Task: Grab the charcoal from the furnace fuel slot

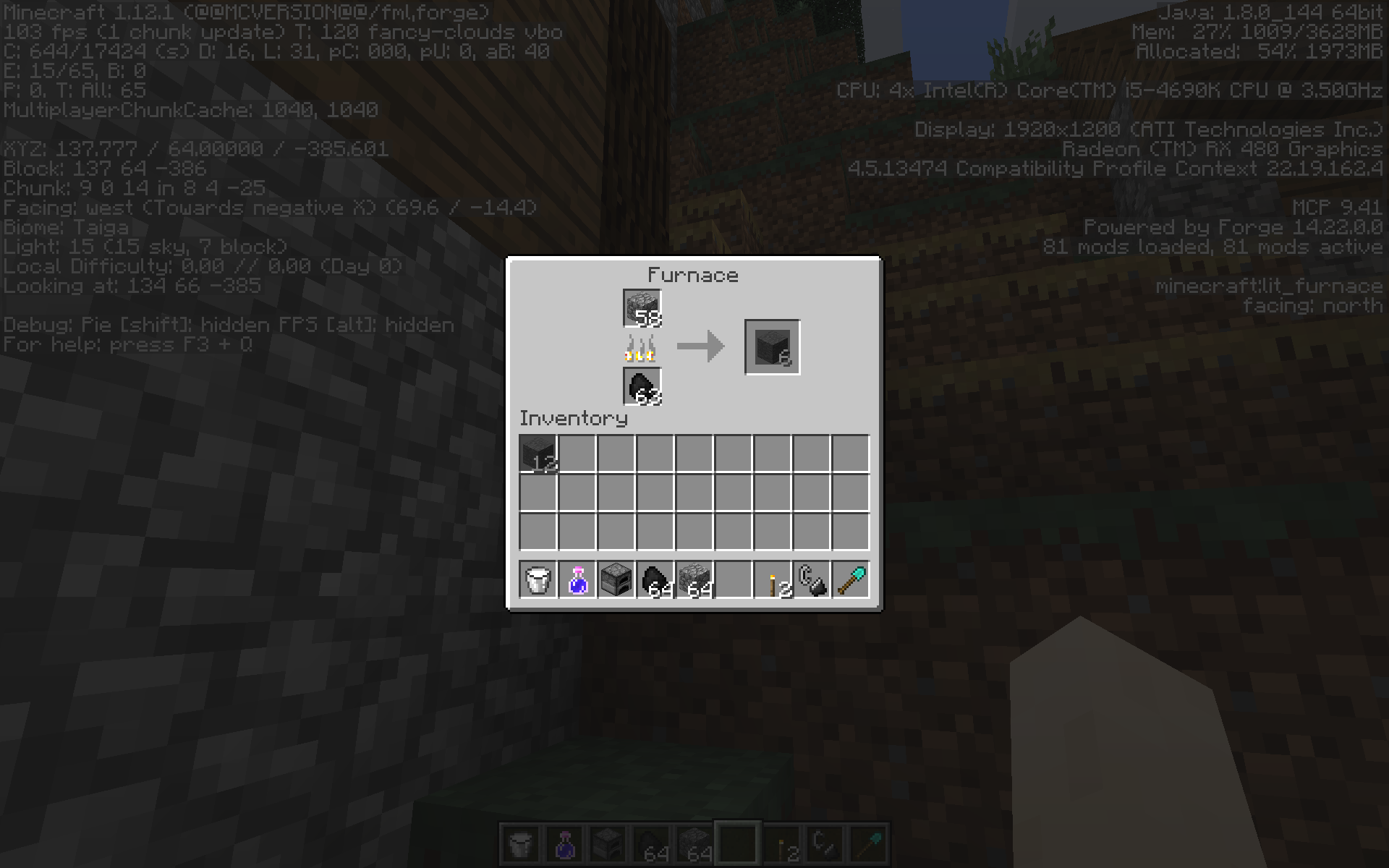Action: click(x=641, y=384)
